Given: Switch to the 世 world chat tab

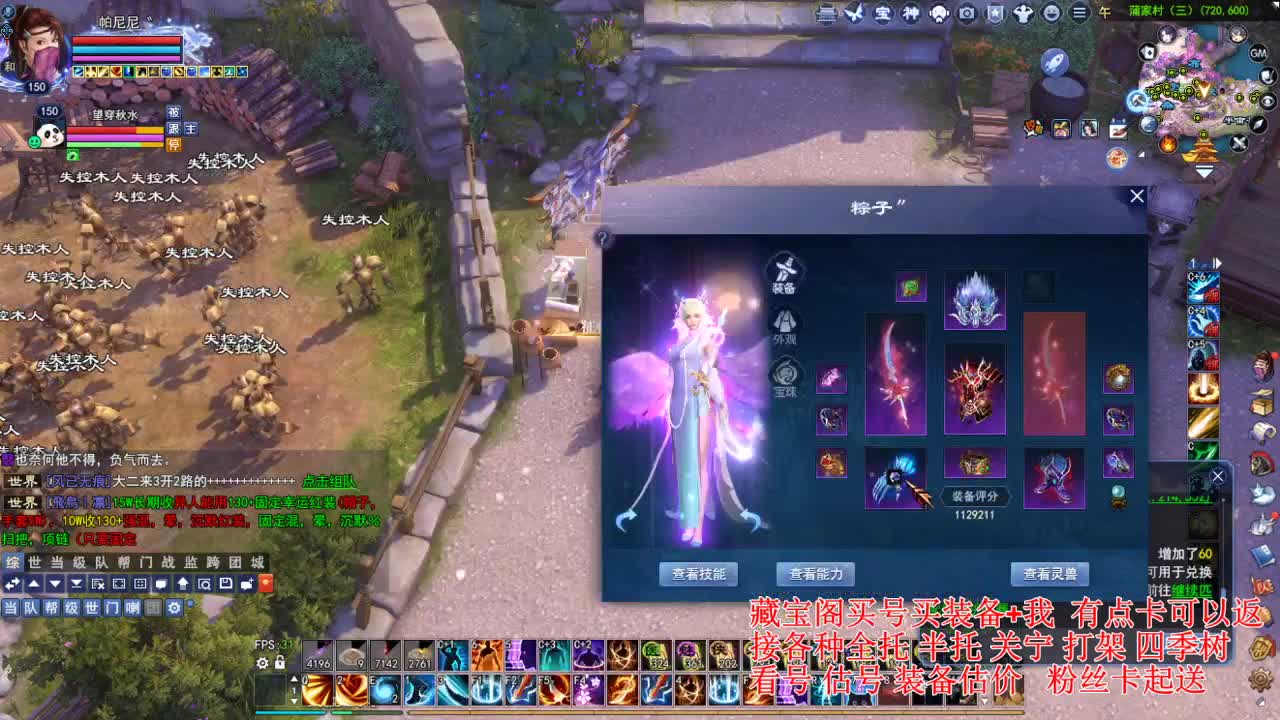Looking at the screenshot, I should coord(33,562).
